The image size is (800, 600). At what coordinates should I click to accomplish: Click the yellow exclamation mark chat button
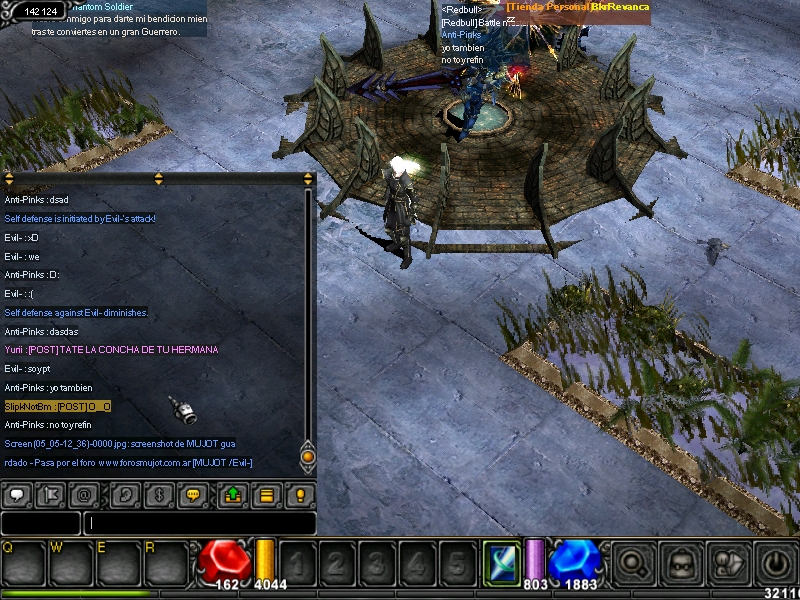(x=299, y=495)
